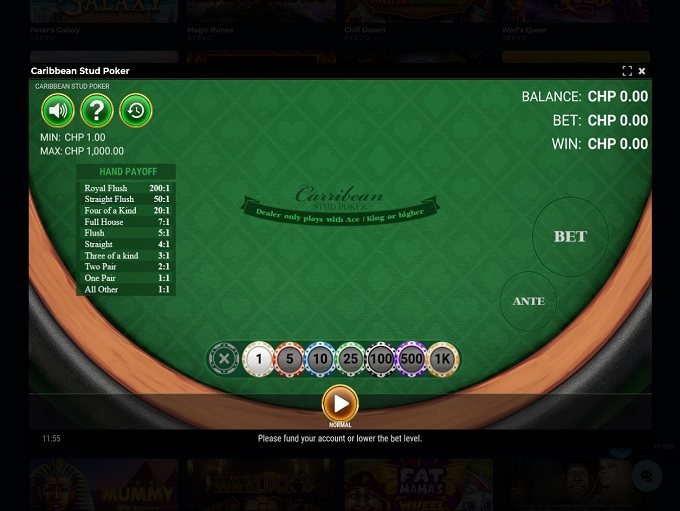680x511 pixels.
Task: Select the 1 value chip
Action: [259, 358]
